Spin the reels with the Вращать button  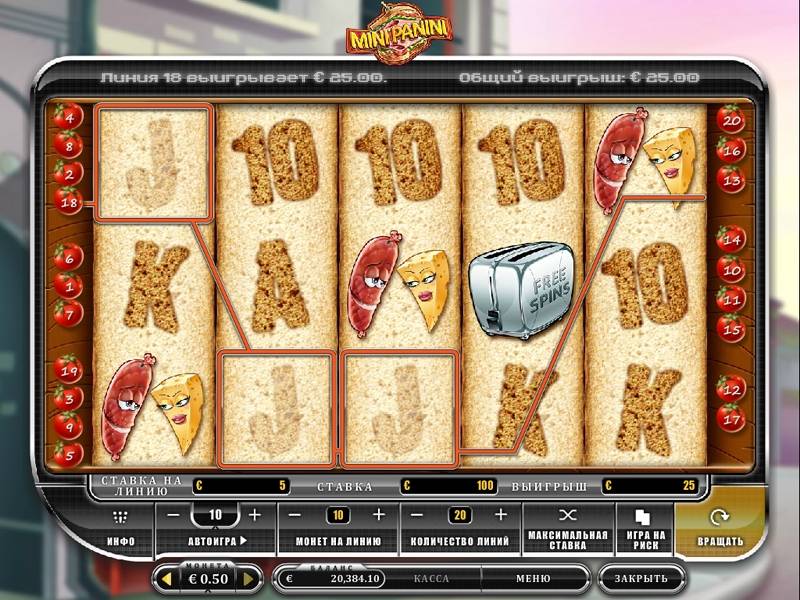coord(719,527)
